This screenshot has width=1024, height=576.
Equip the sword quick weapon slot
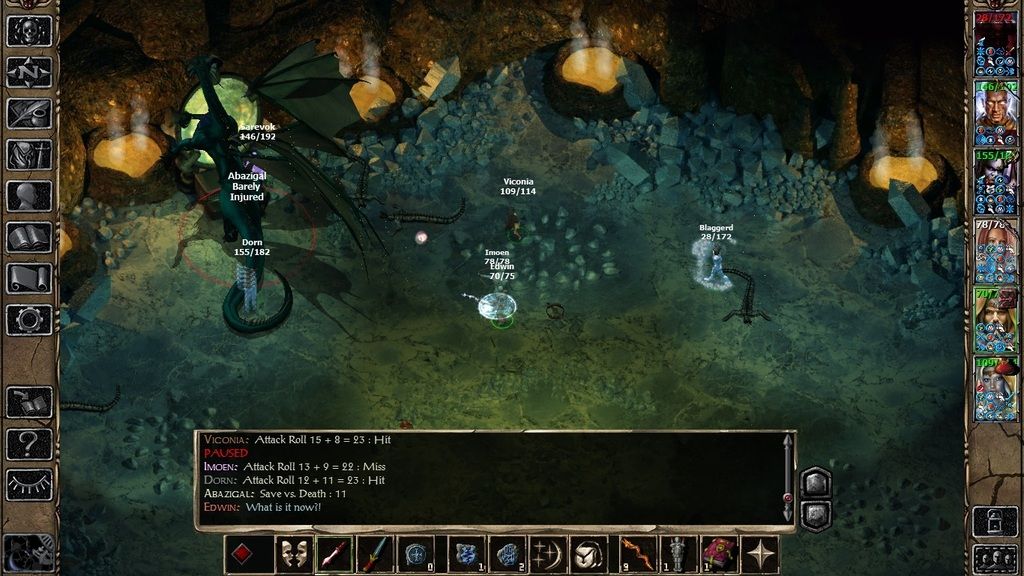pos(374,554)
